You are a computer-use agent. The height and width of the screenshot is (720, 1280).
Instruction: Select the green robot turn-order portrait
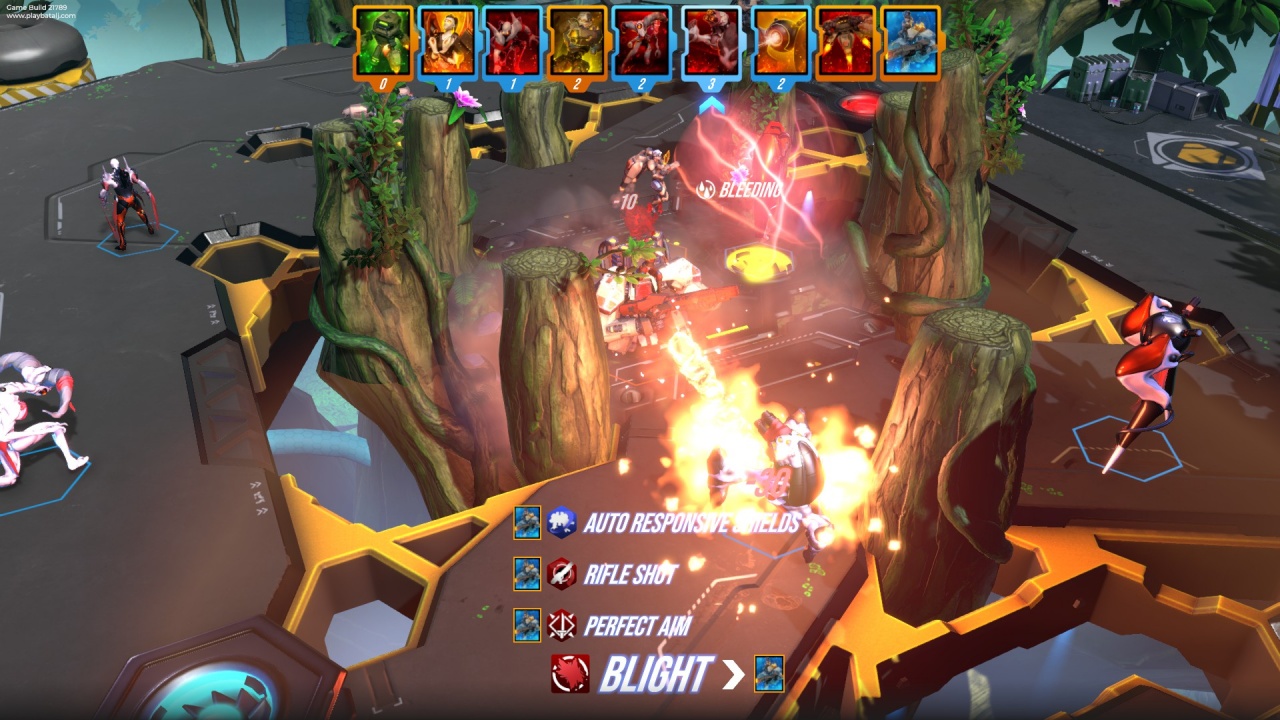pos(383,42)
